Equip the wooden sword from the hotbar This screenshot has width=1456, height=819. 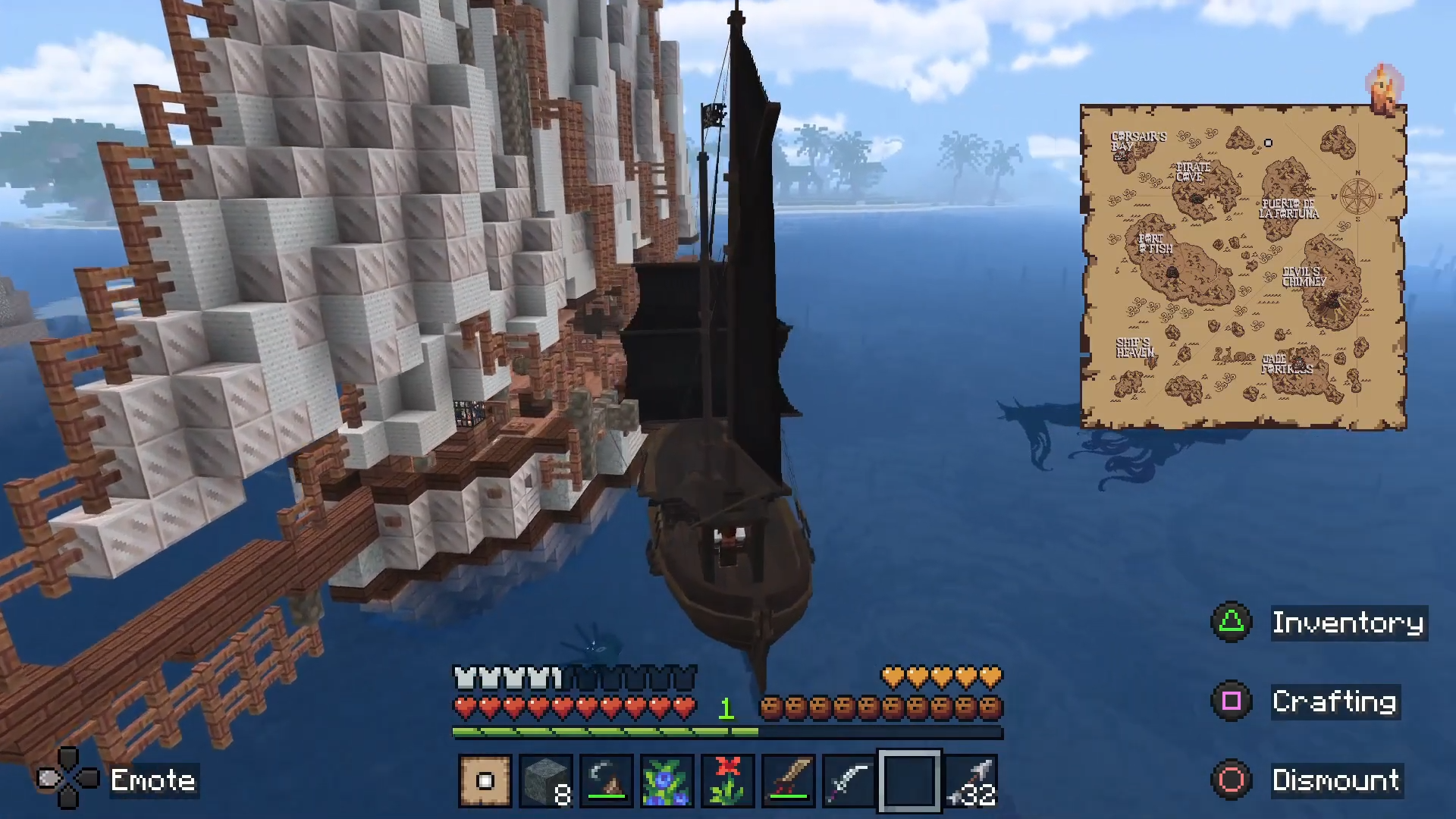[789, 780]
